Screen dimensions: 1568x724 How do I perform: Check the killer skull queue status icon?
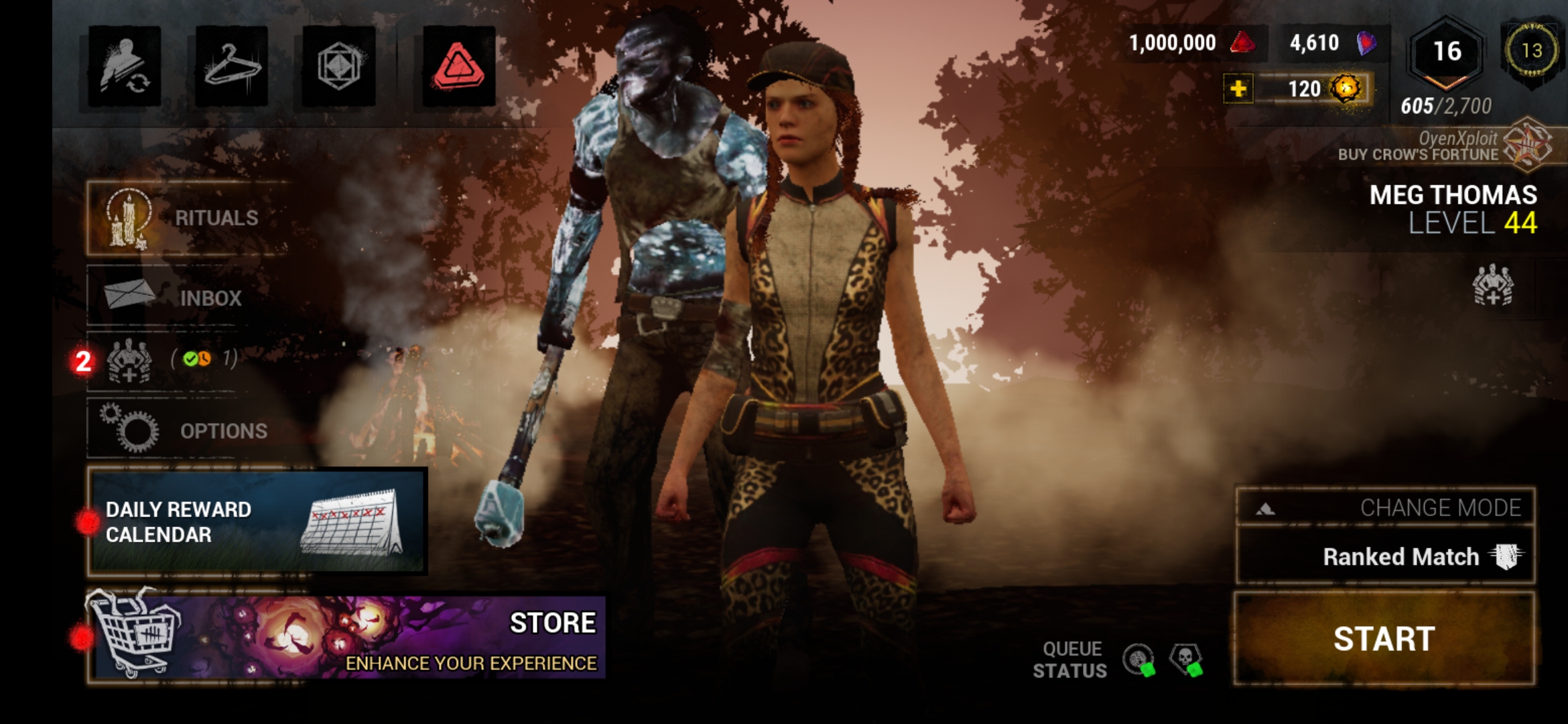(1186, 660)
